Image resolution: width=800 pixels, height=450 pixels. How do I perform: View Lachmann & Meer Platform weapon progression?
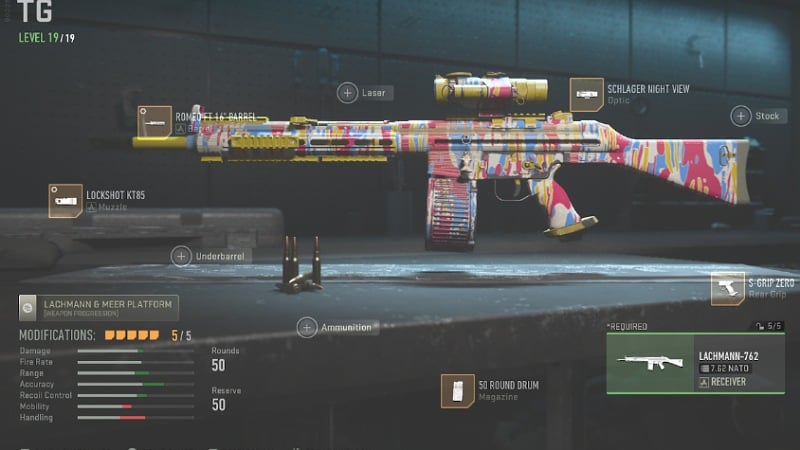coord(98,307)
